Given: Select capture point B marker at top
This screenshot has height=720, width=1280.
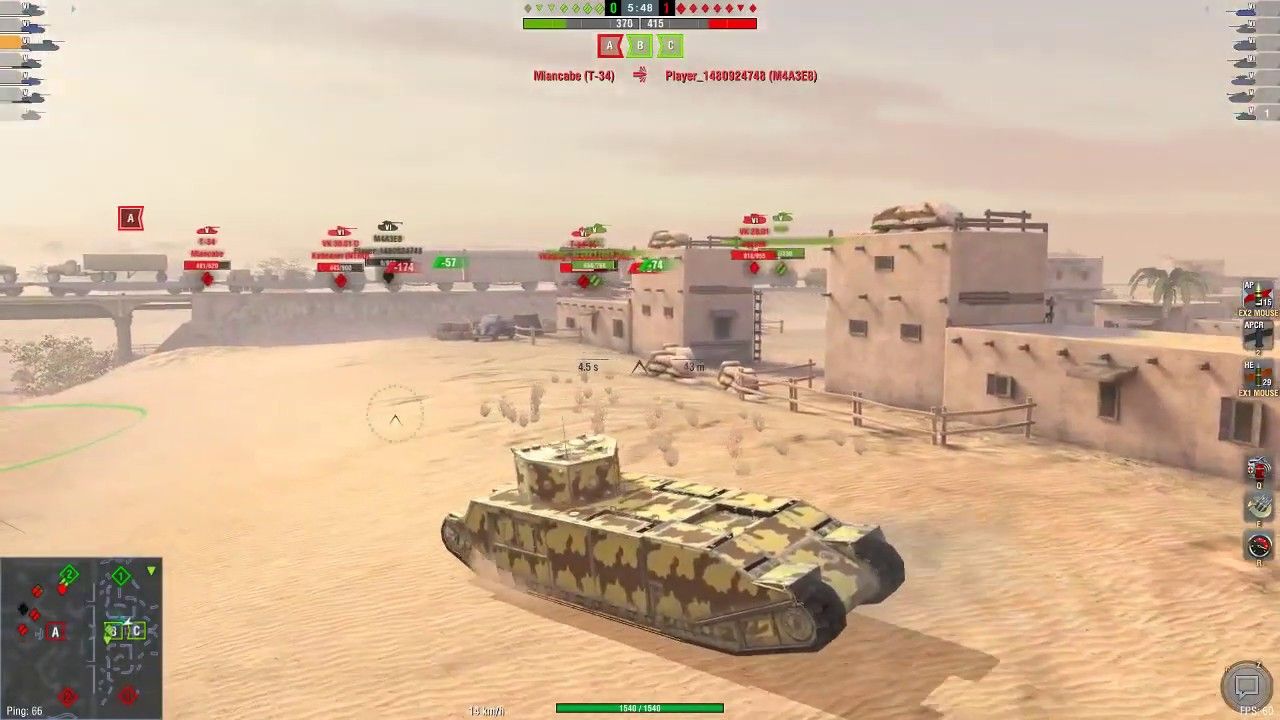Looking at the screenshot, I should [x=640, y=46].
